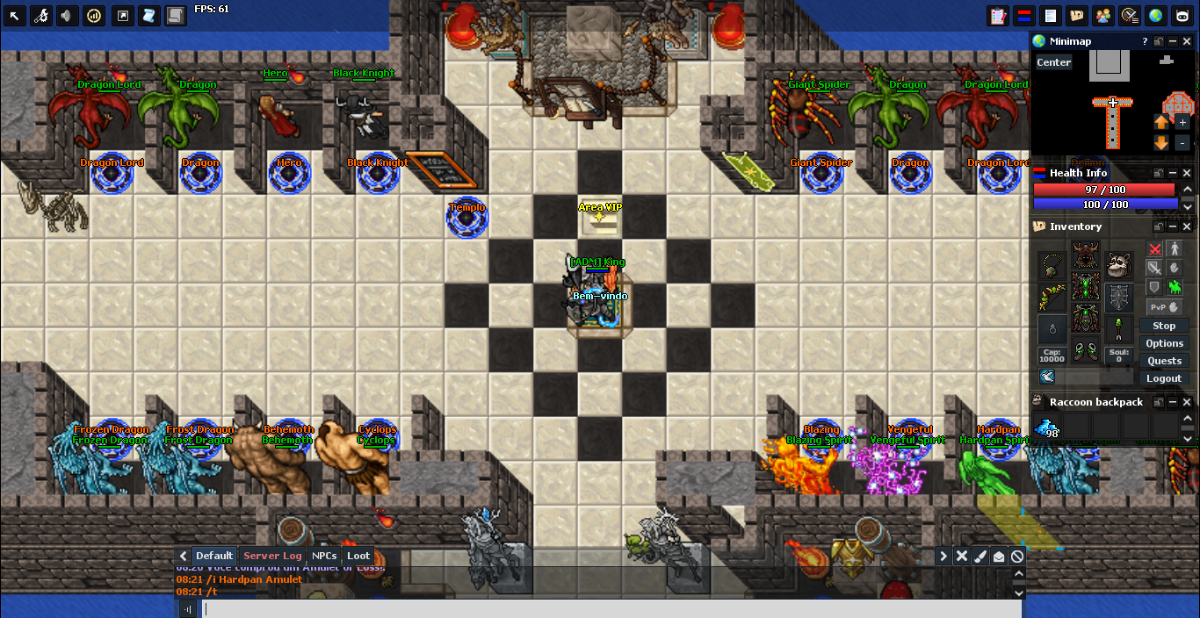This screenshot has height=618, width=1200.
Task: Zoom out on the minimap
Action: pos(1183,143)
